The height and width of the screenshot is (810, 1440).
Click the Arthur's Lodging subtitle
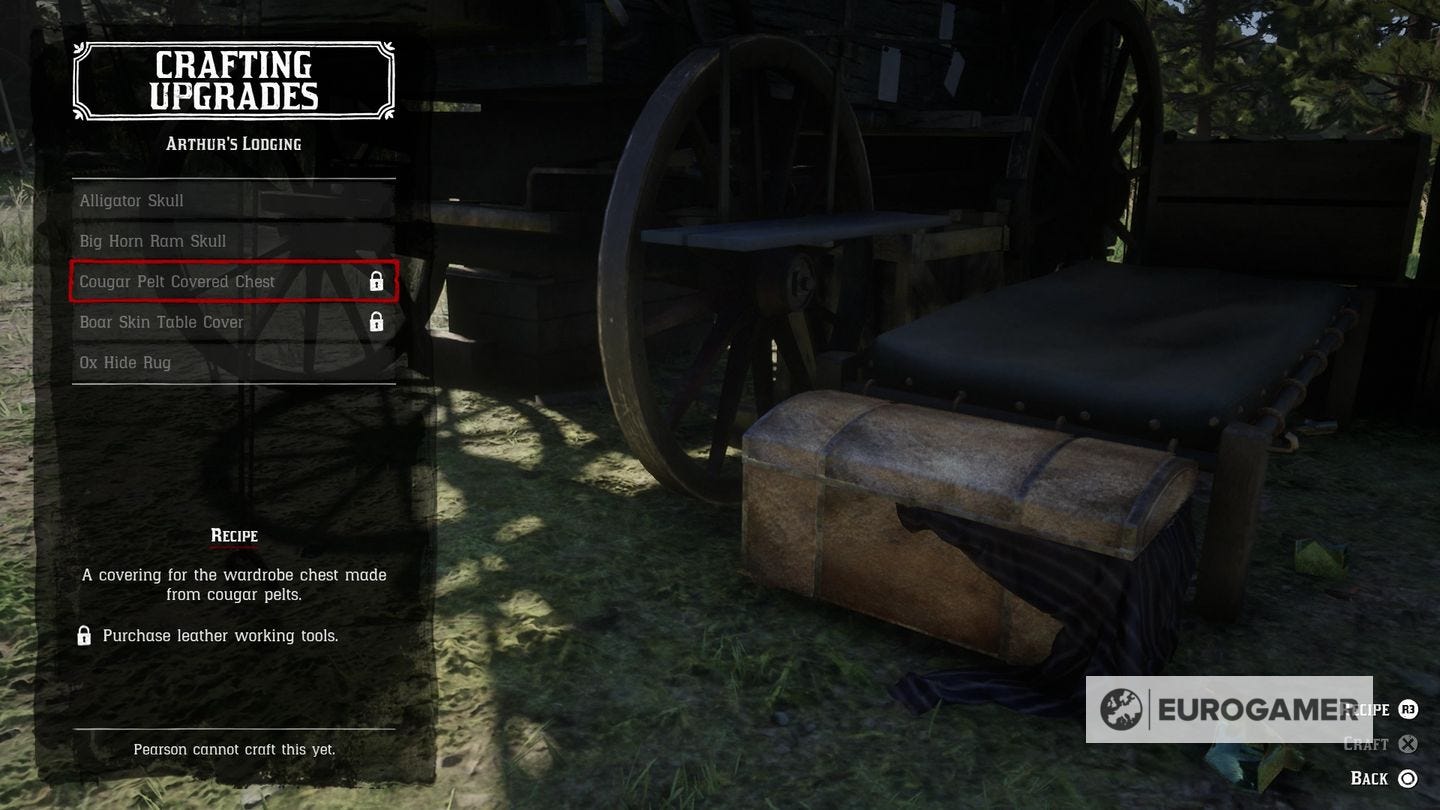click(x=234, y=143)
